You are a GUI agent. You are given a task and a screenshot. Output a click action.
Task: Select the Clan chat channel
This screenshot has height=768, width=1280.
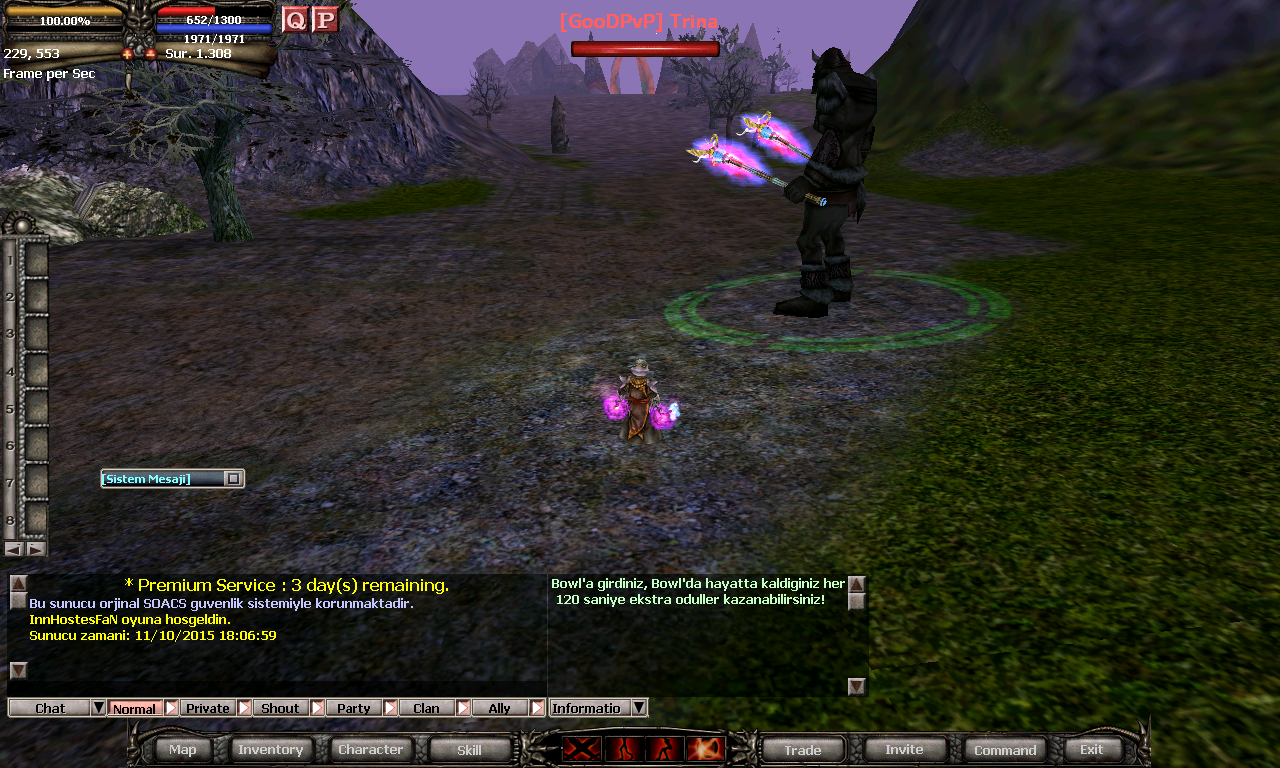coord(426,708)
